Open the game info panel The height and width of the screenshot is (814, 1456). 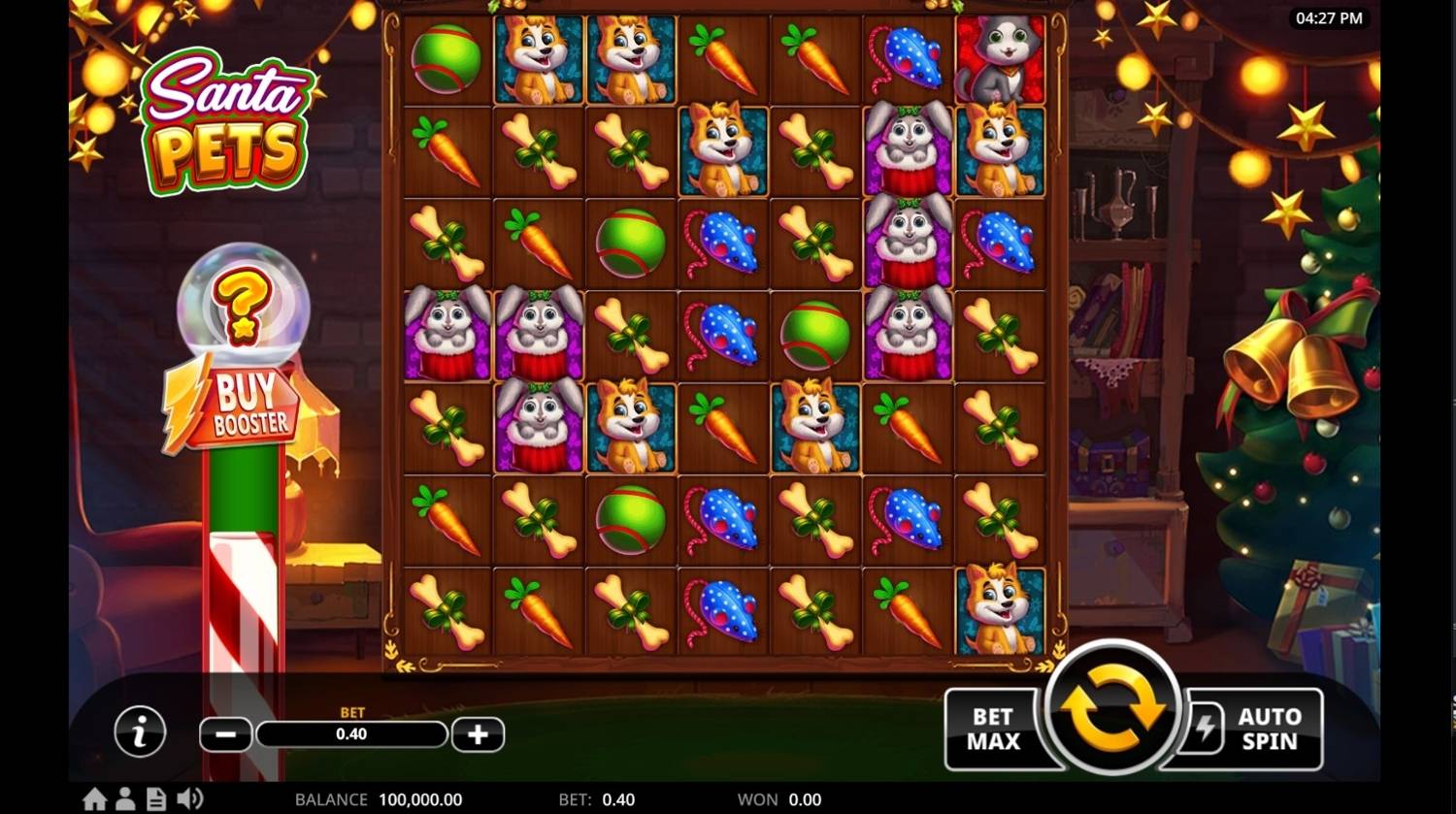click(x=140, y=732)
